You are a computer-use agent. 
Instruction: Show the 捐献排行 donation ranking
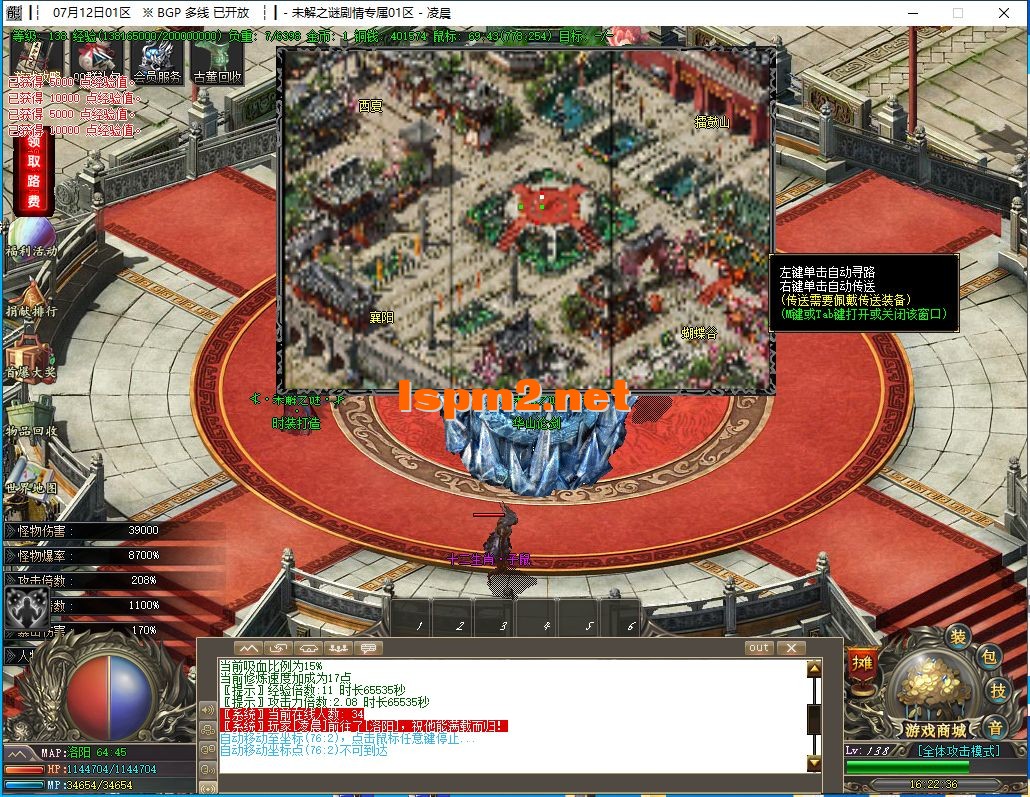(x=30, y=297)
